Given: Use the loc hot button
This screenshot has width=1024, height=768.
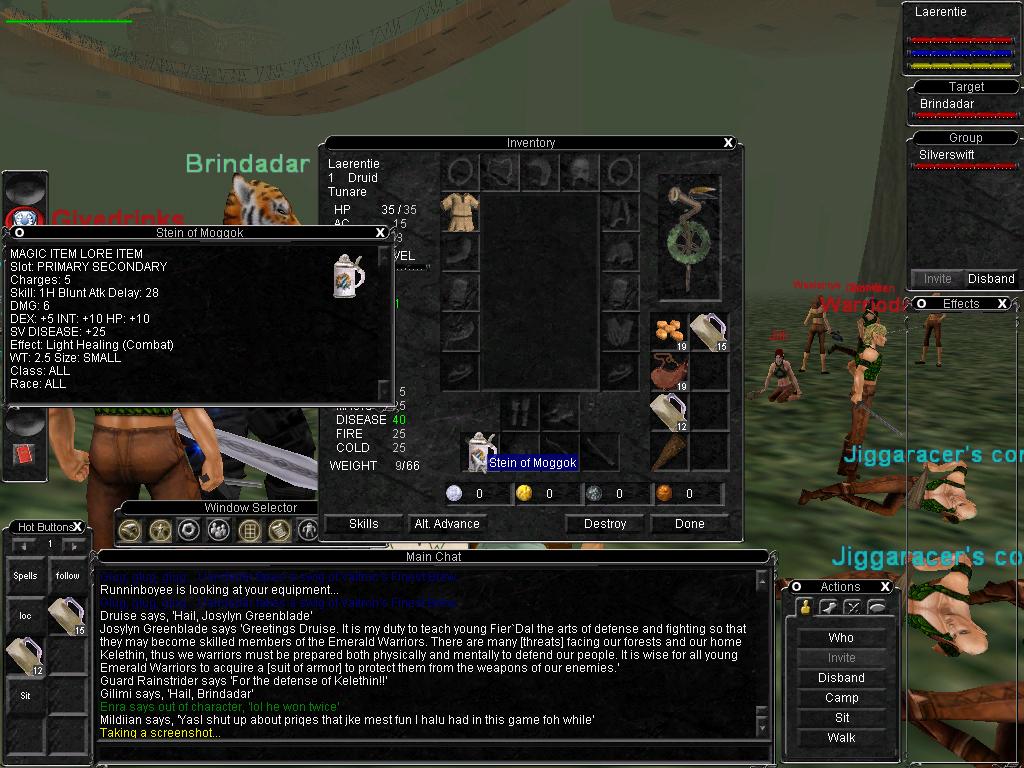Looking at the screenshot, I should (26, 616).
